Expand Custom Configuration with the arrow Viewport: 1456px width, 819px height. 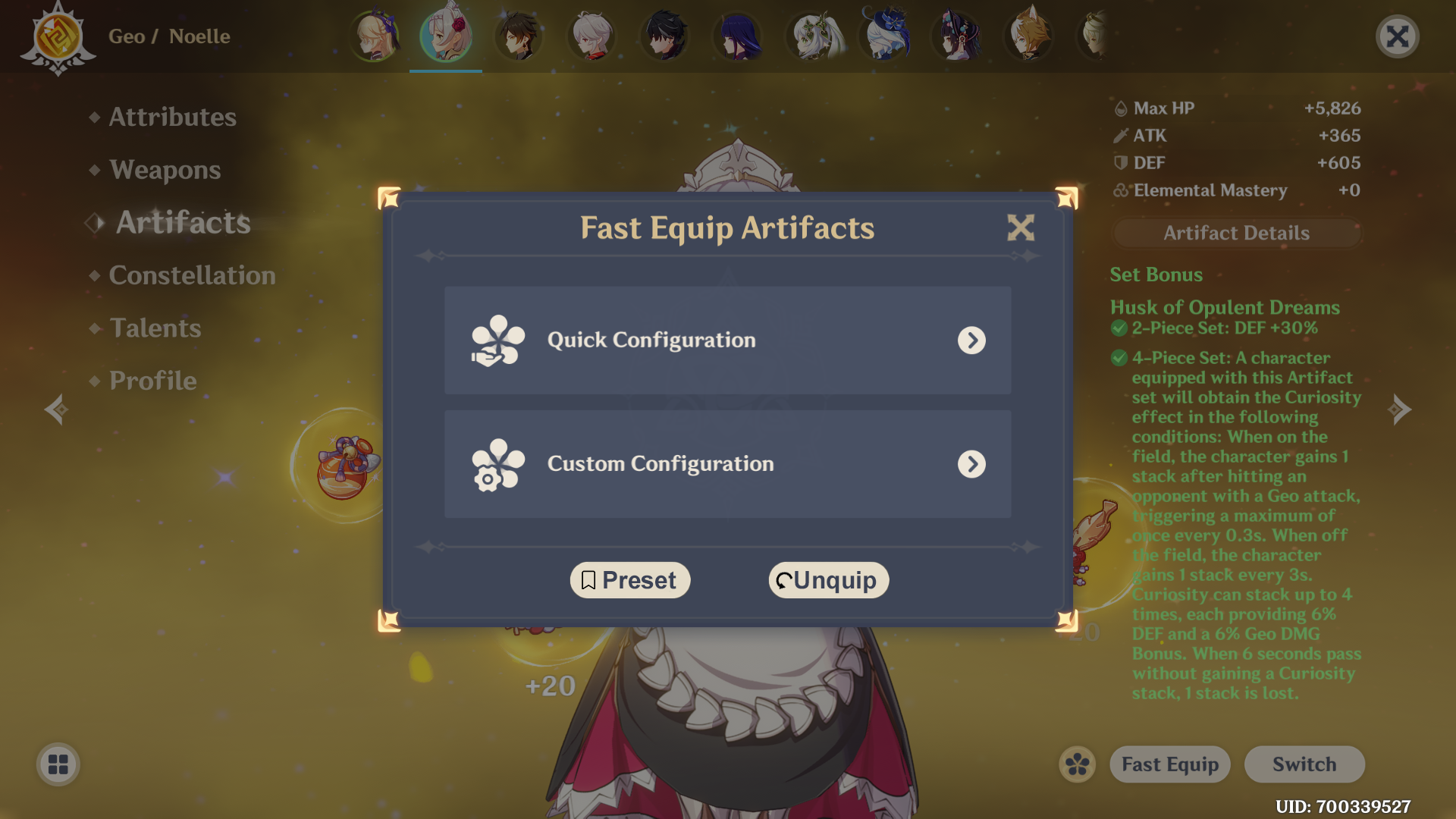click(x=973, y=464)
